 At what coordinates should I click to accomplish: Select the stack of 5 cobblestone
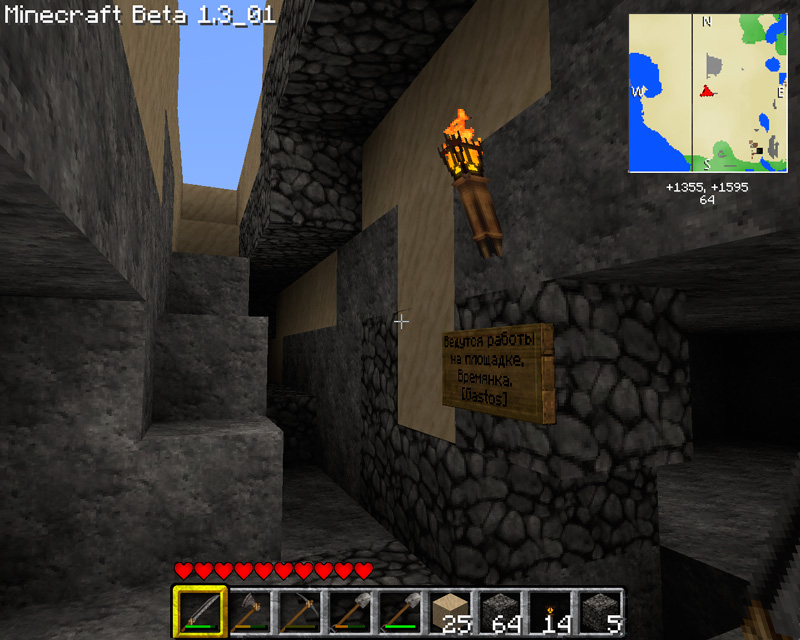pos(599,611)
